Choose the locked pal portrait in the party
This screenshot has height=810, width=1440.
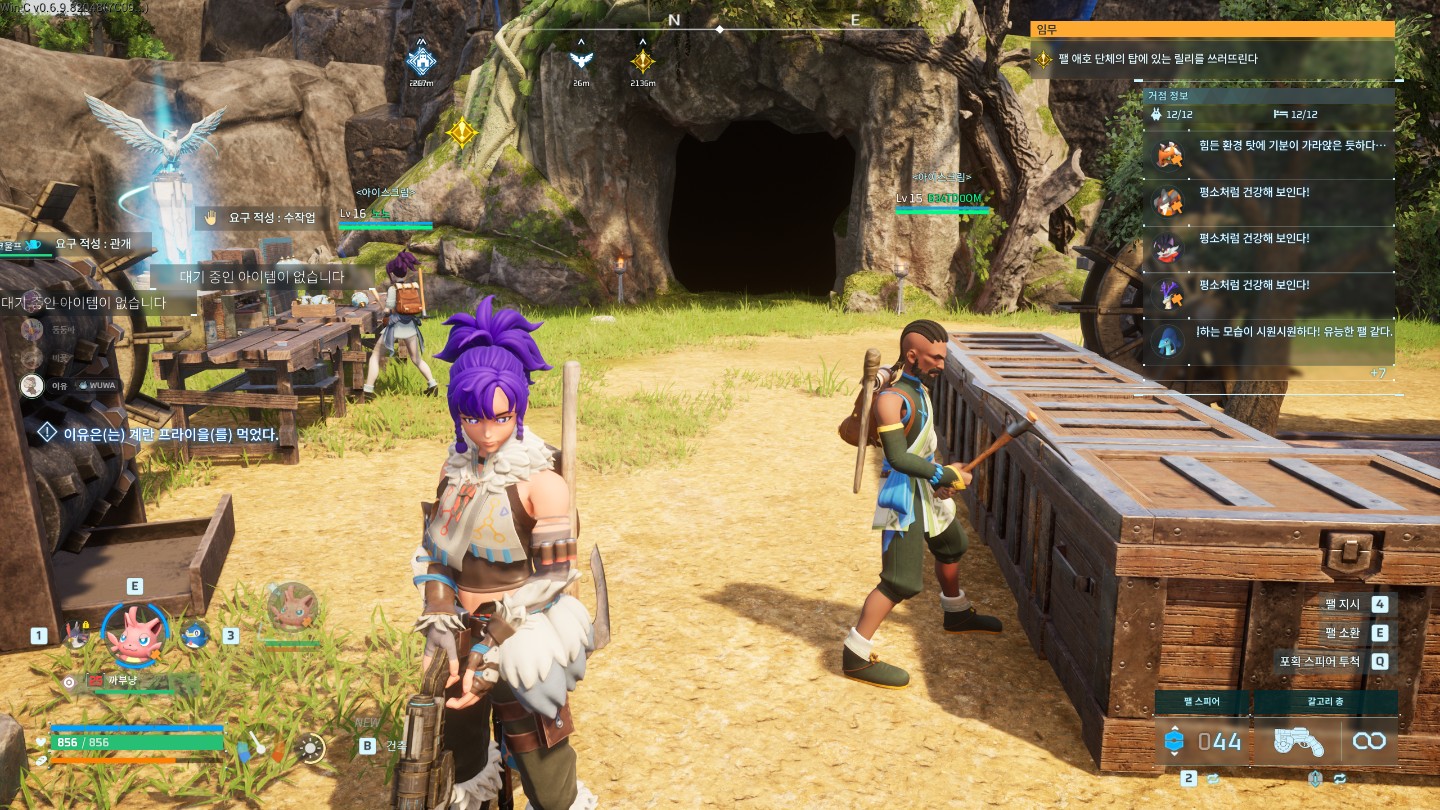77,635
